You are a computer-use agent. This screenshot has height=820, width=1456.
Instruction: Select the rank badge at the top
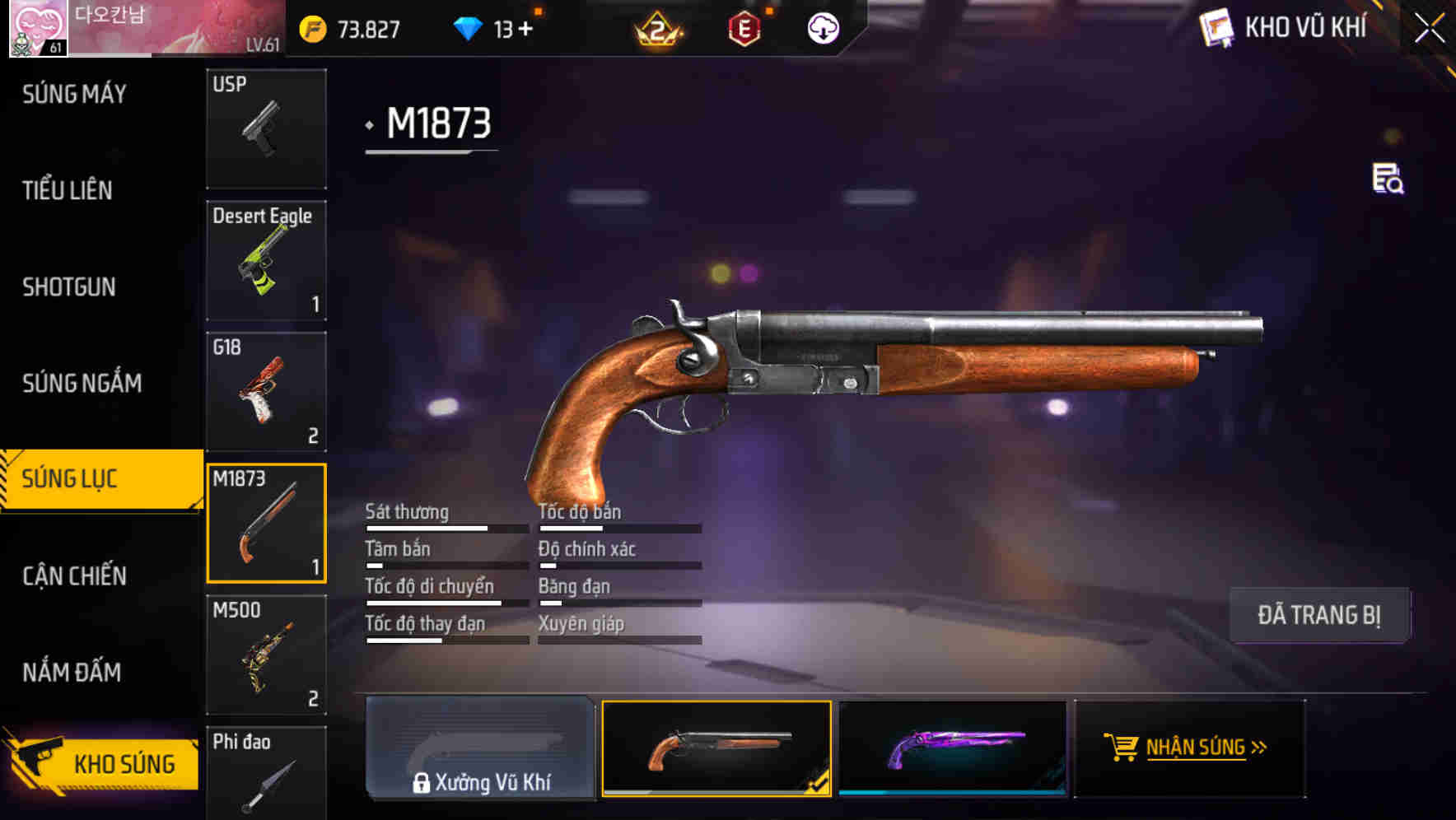click(x=655, y=29)
